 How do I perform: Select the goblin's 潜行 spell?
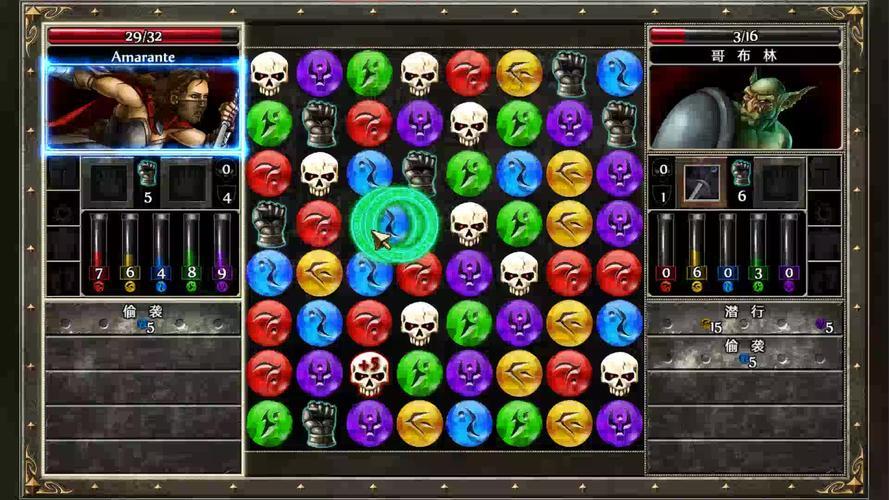tap(744, 319)
